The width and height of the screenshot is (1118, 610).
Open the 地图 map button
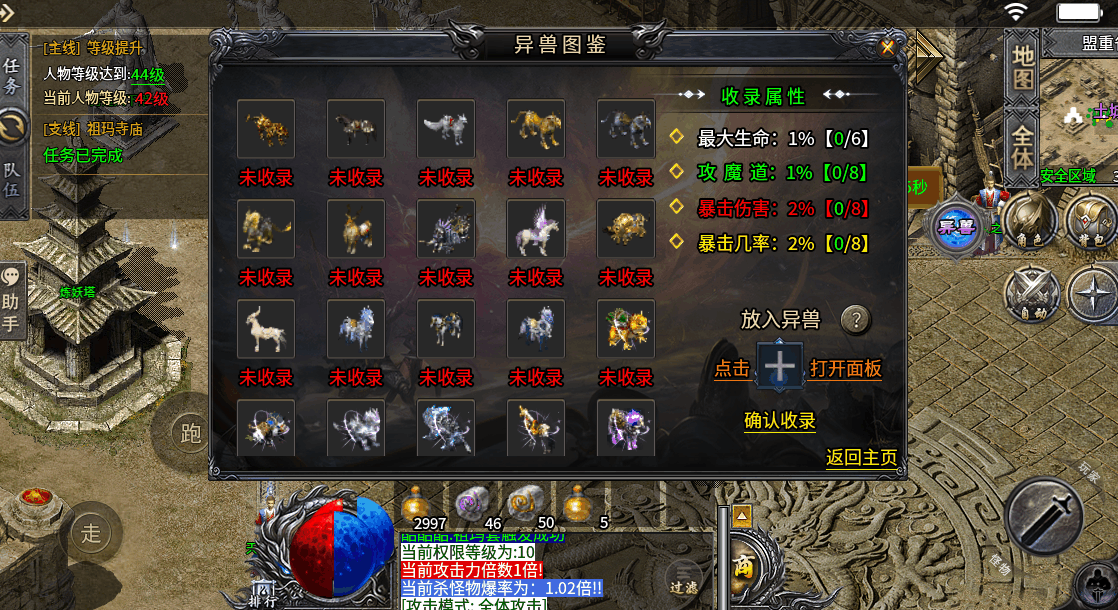[1022, 68]
